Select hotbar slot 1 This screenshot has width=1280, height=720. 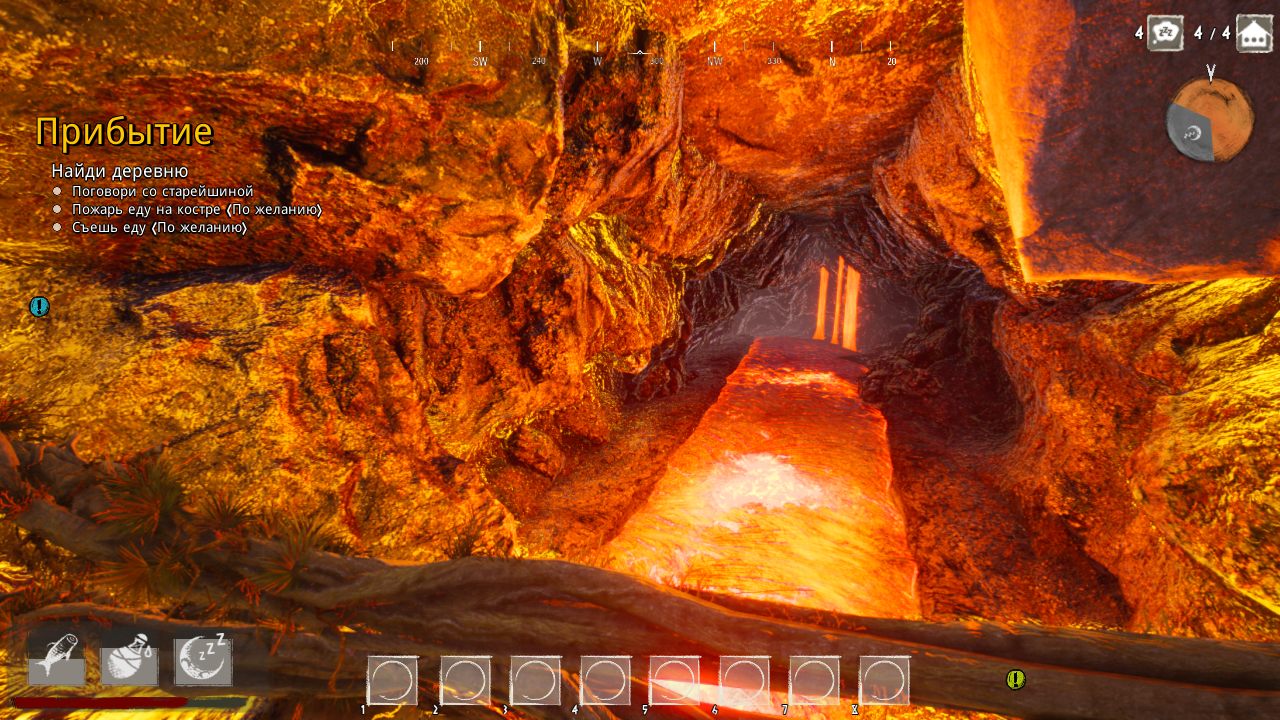coord(395,678)
